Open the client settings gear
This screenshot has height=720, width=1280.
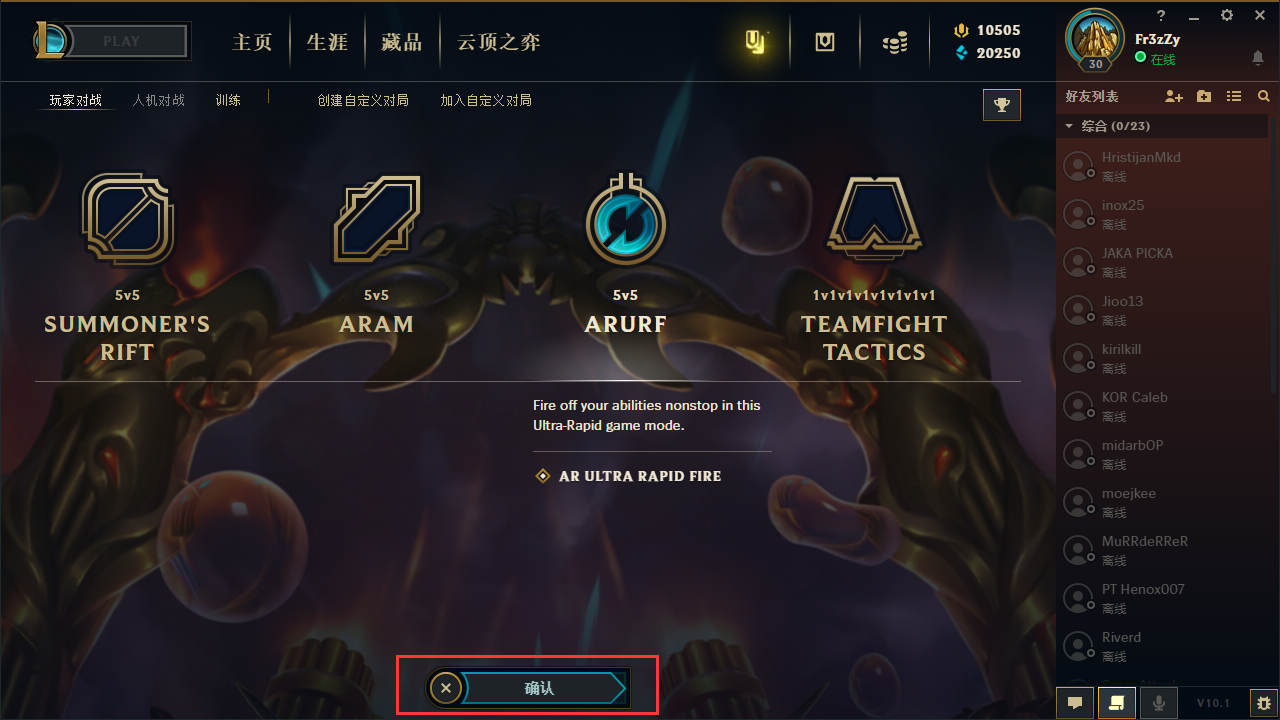[1227, 16]
